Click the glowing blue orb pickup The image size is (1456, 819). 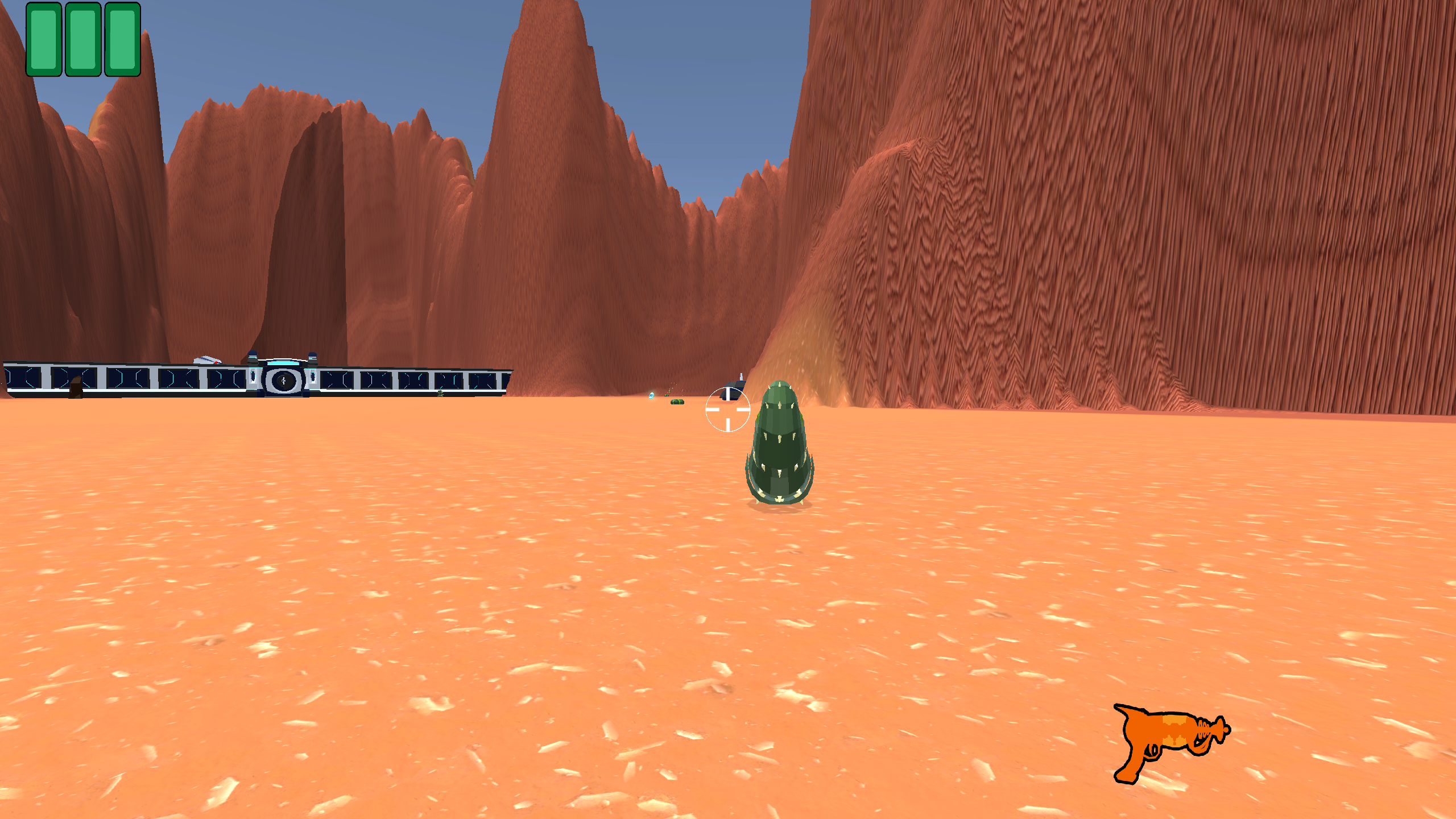(652, 396)
